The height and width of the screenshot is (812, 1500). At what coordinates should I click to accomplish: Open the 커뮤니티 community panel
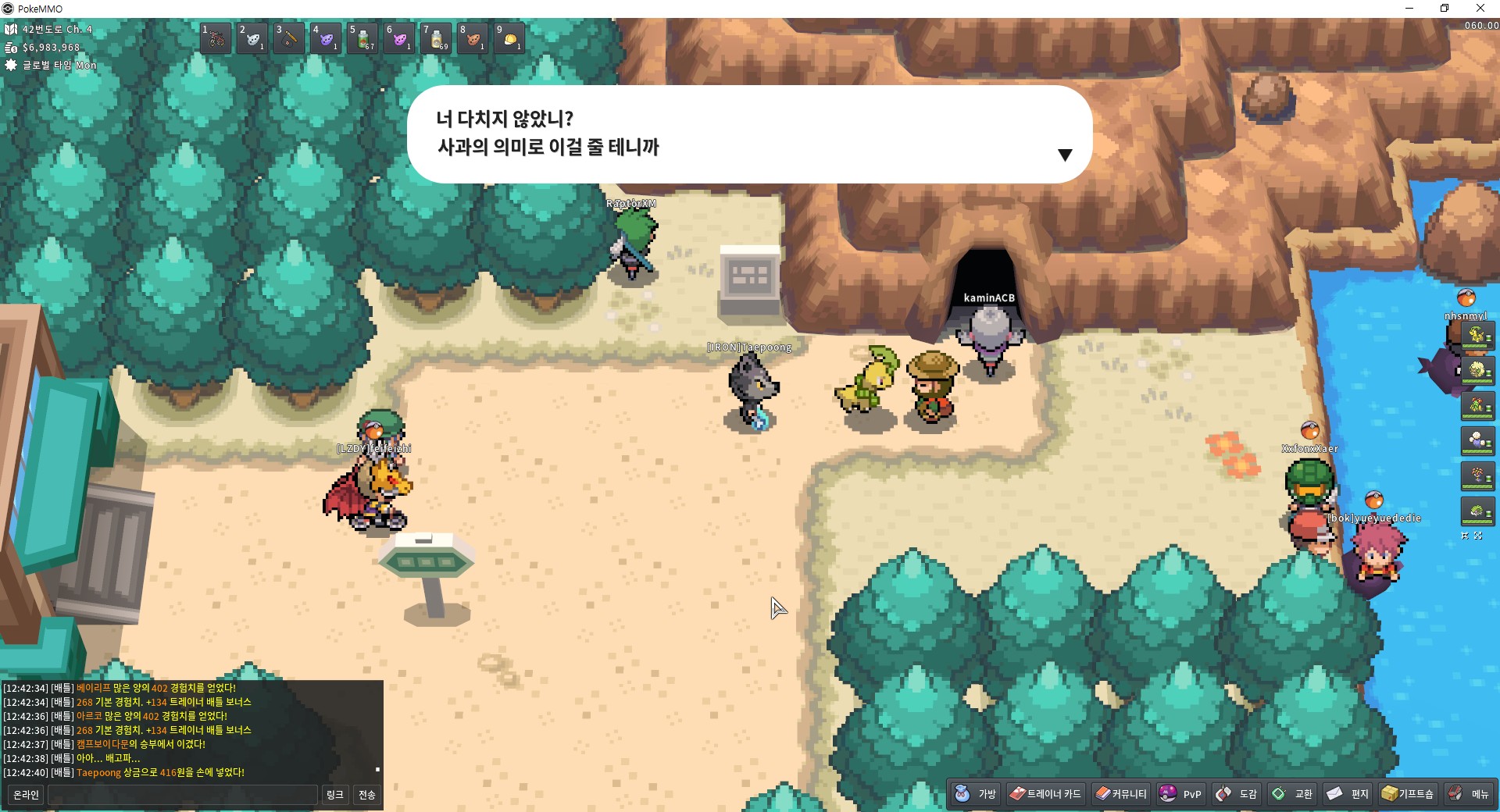(x=1122, y=794)
